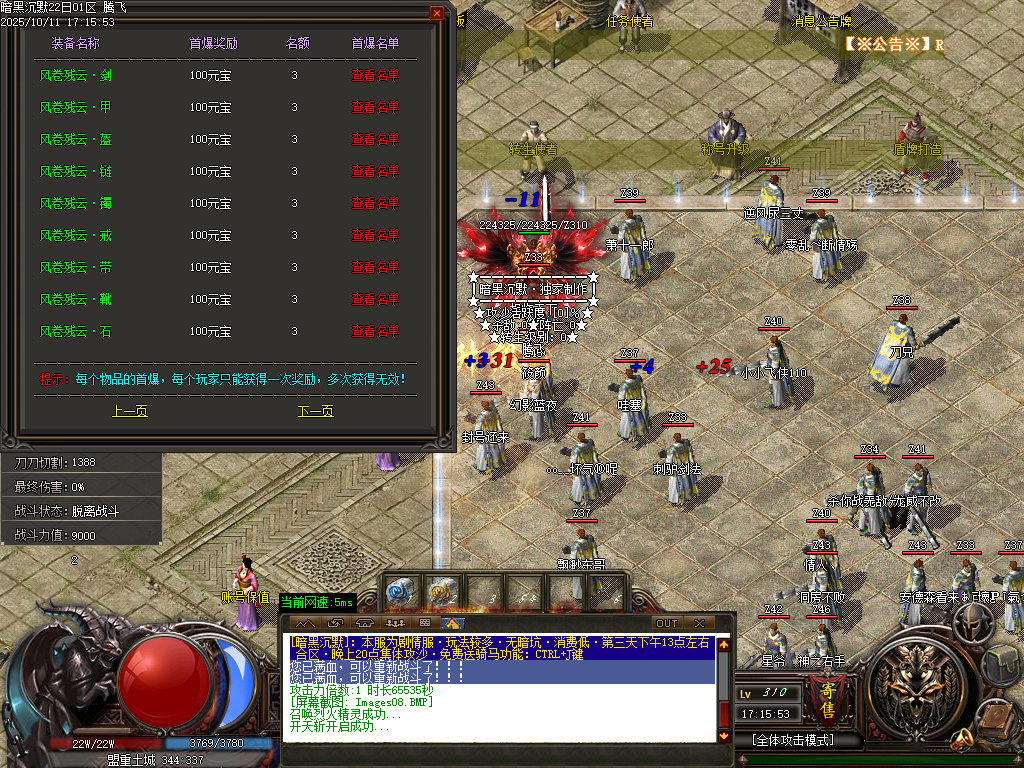The image size is (1024, 768).
Task: Click the golden horn speaker icon
Action: coord(962,740)
